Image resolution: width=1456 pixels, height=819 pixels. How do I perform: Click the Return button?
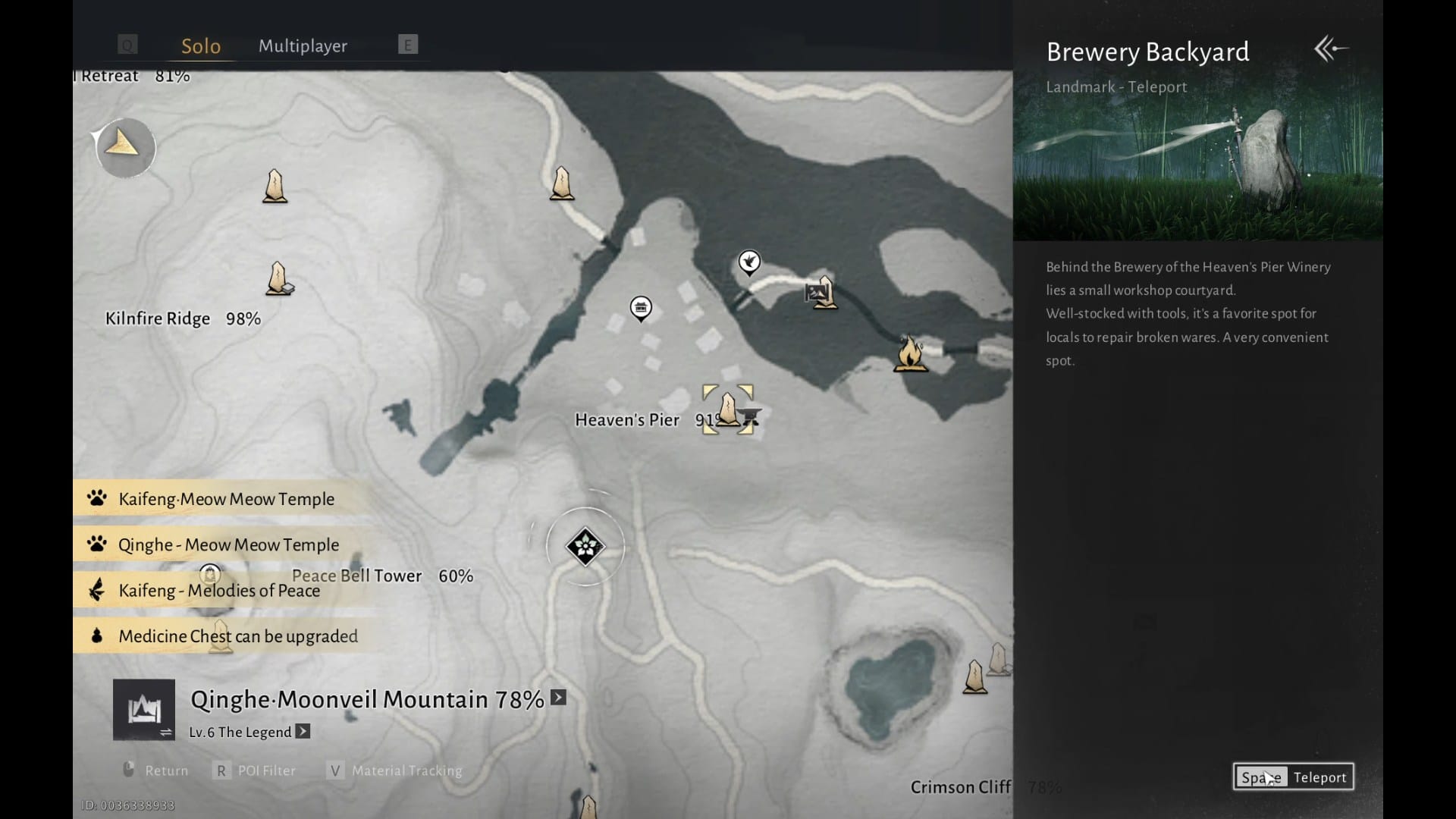click(x=156, y=770)
